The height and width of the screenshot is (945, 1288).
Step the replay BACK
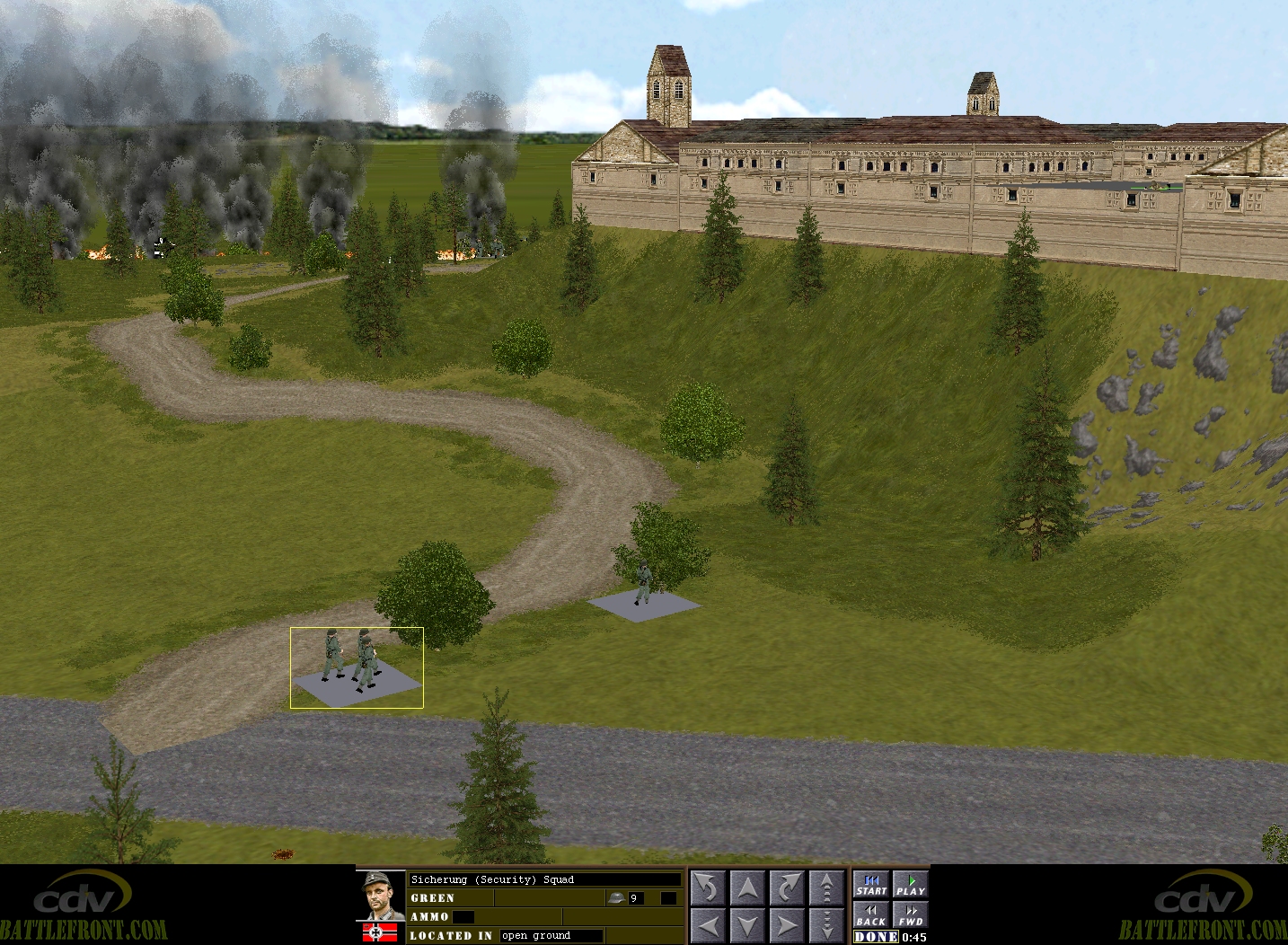coord(870,915)
